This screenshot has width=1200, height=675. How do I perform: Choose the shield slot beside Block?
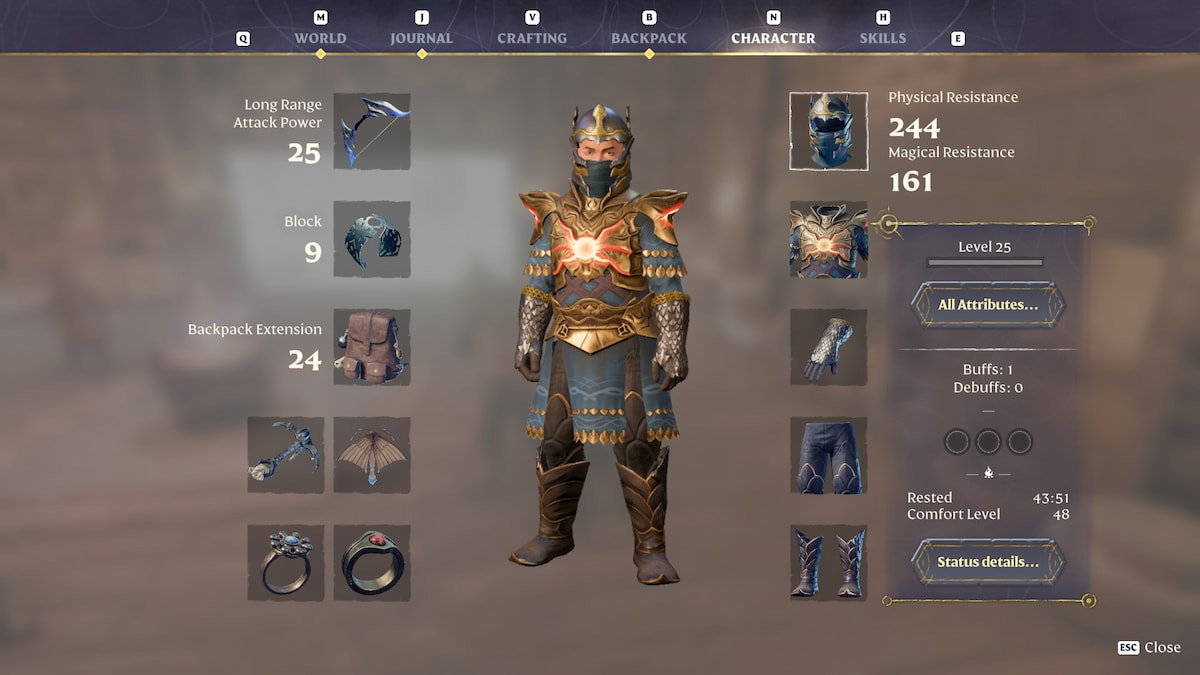click(x=372, y=239)
